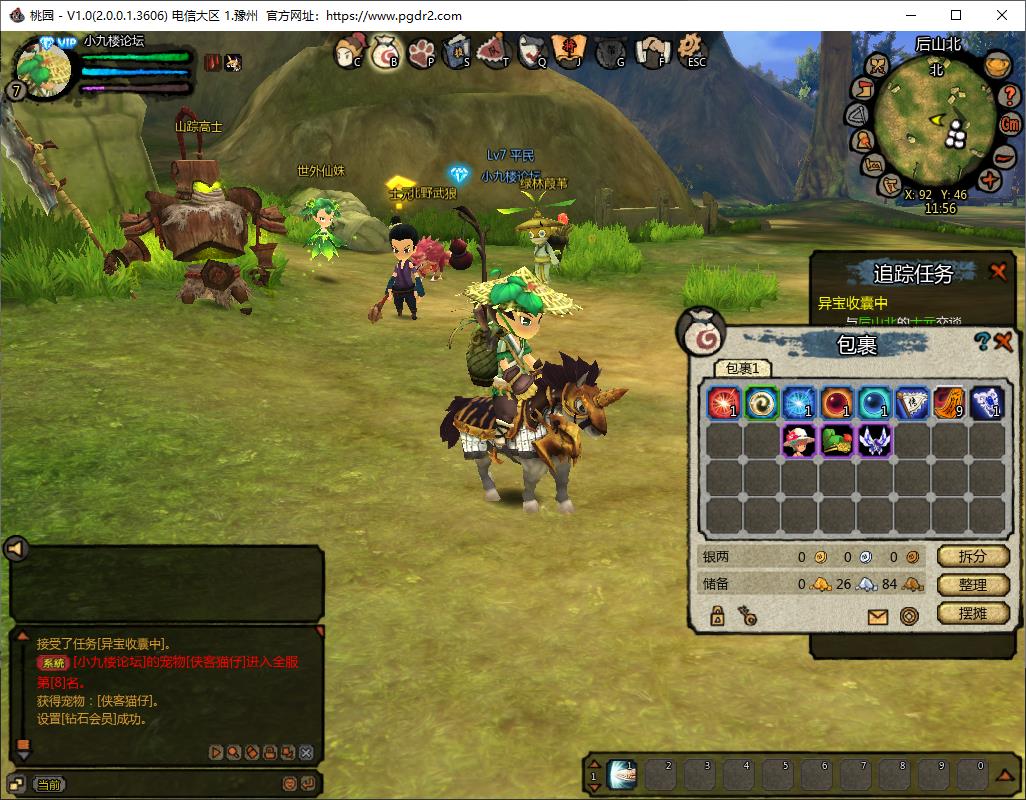Zoom in the minimap with plus button
Viewport: 1026px width, 800px height.
click(990, 181)
